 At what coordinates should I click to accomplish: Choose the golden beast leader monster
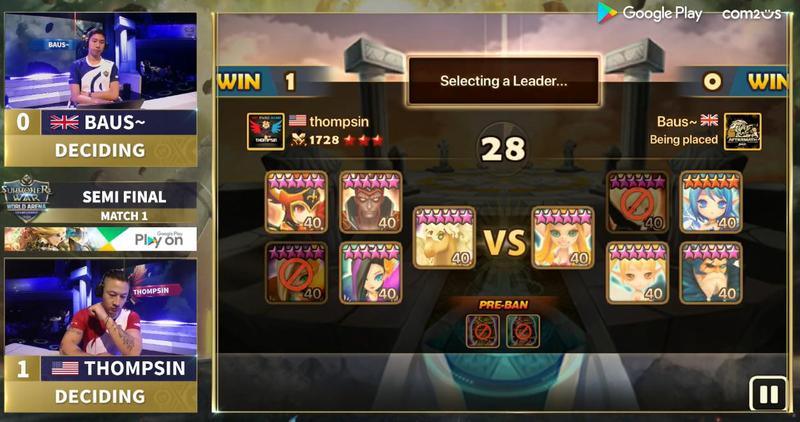pyautogui.click(x=444, y=237)
